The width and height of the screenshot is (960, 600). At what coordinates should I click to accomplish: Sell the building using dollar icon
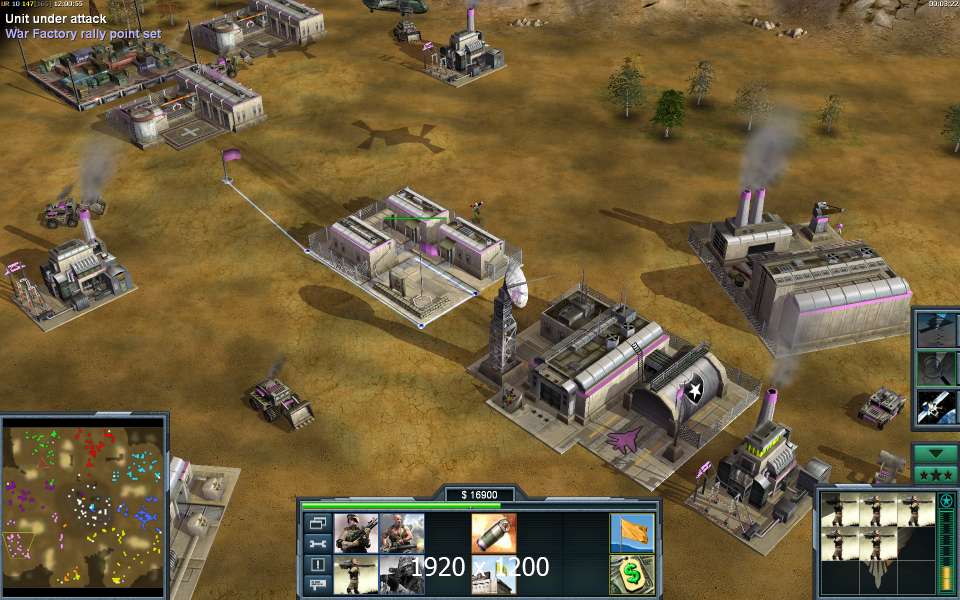631,575
